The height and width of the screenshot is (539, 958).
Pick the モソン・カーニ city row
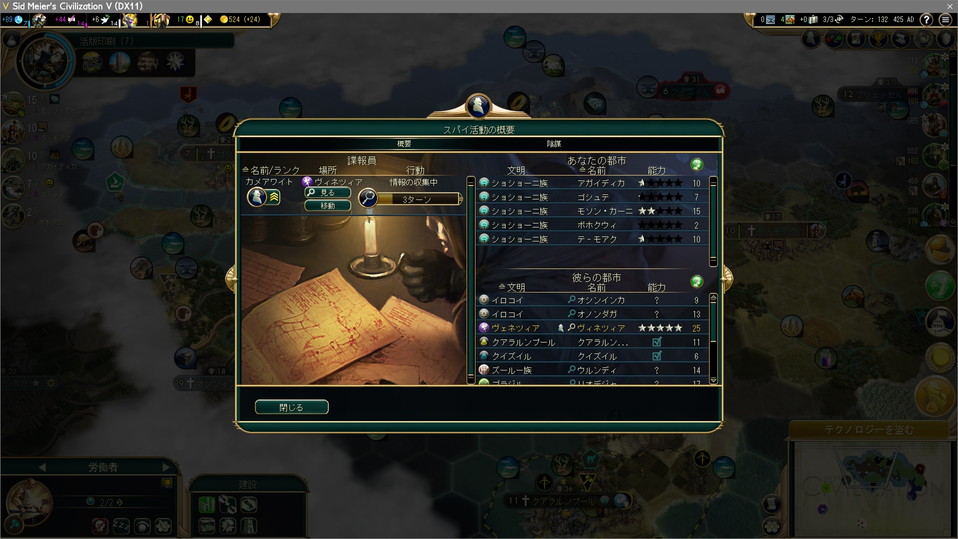coord(592,211)
